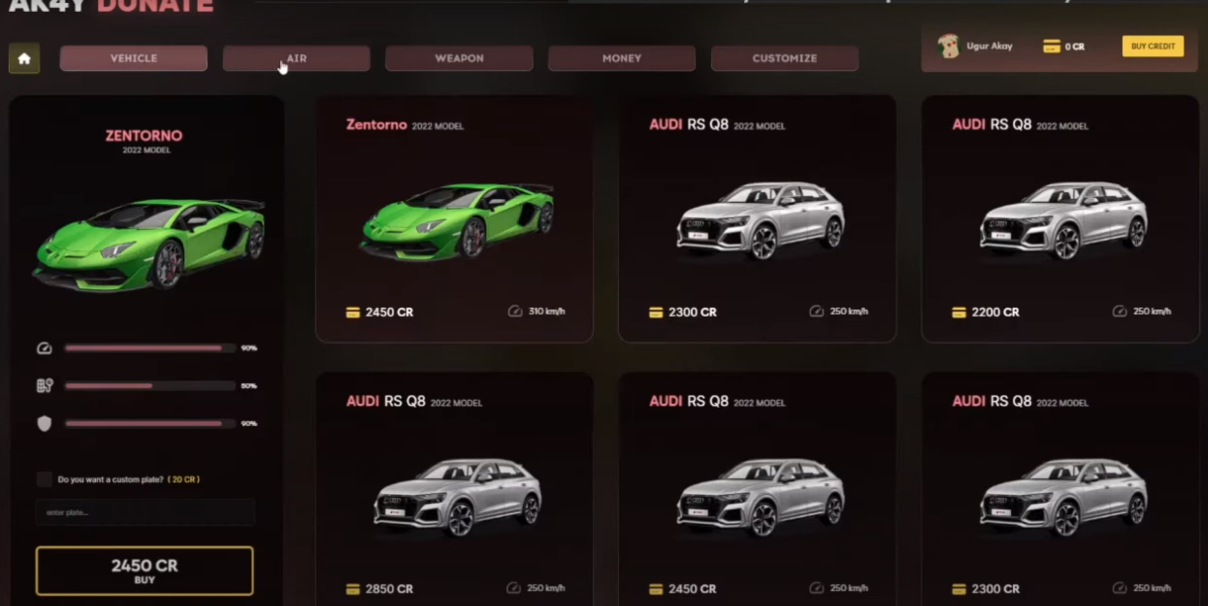Click the BUY CREDIT button
Image resolution: width=1208 pixels, height=606 pixels.
(x=1152, y=46)
